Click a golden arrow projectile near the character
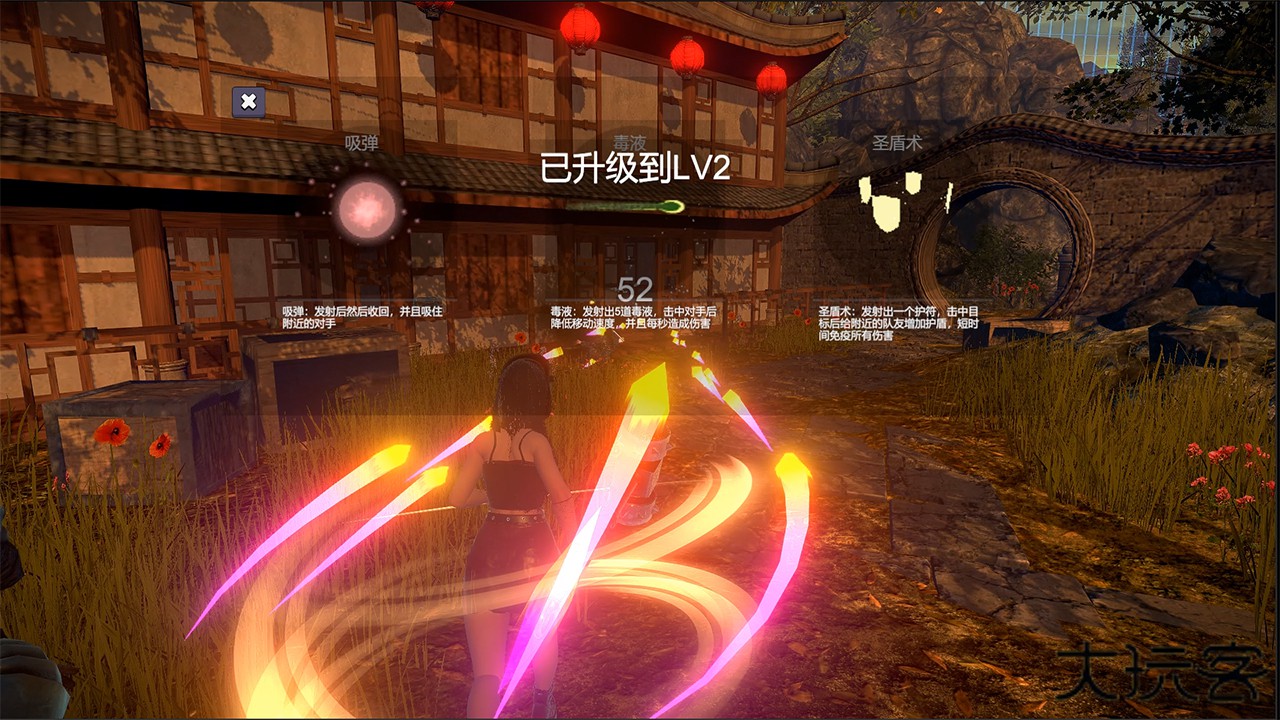The width and height of the screenshot is (1280, 720). (x=650, y=390)
